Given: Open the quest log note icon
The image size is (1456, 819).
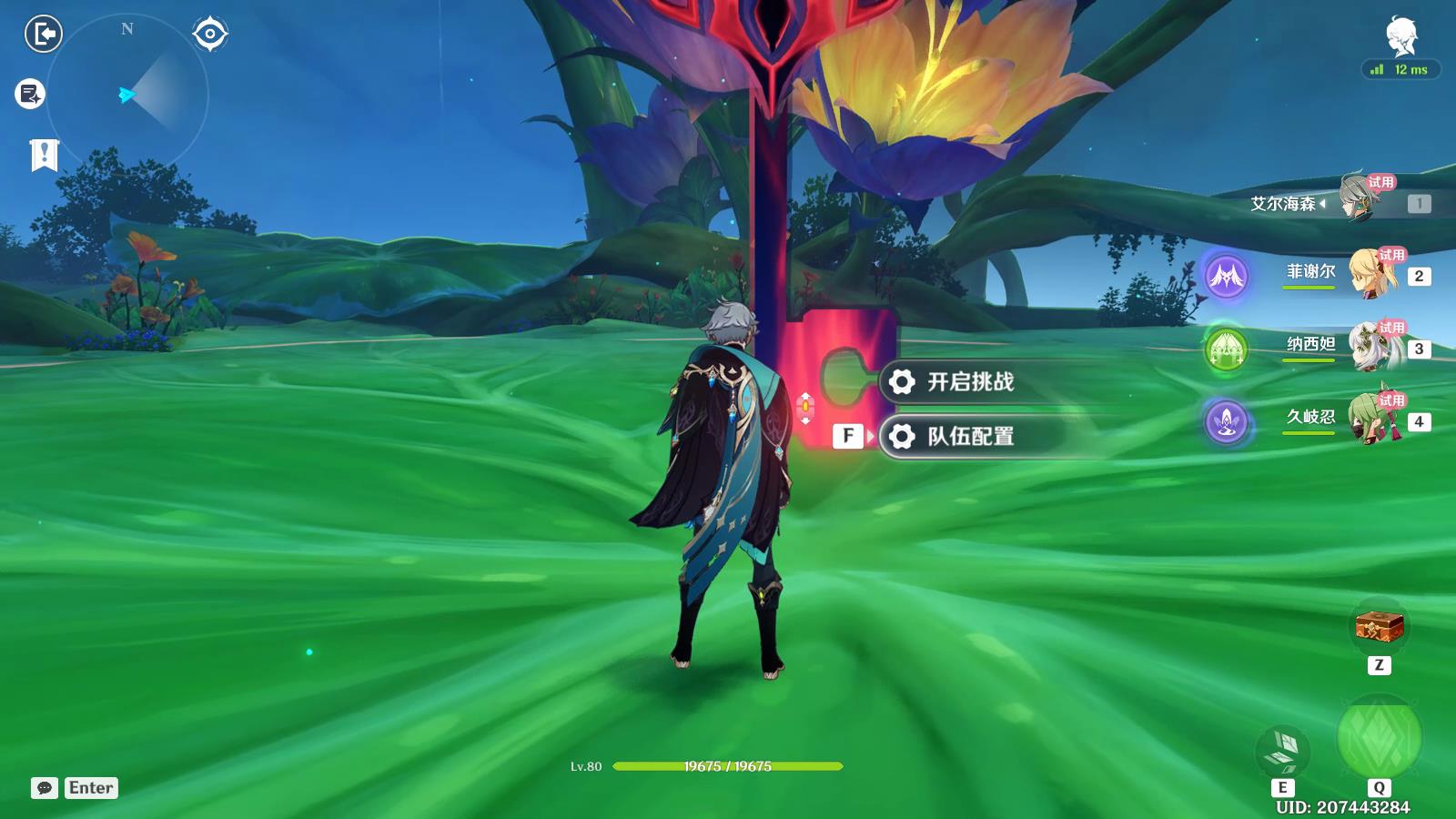Looking at the screenshot, I should tap(30, 94).
